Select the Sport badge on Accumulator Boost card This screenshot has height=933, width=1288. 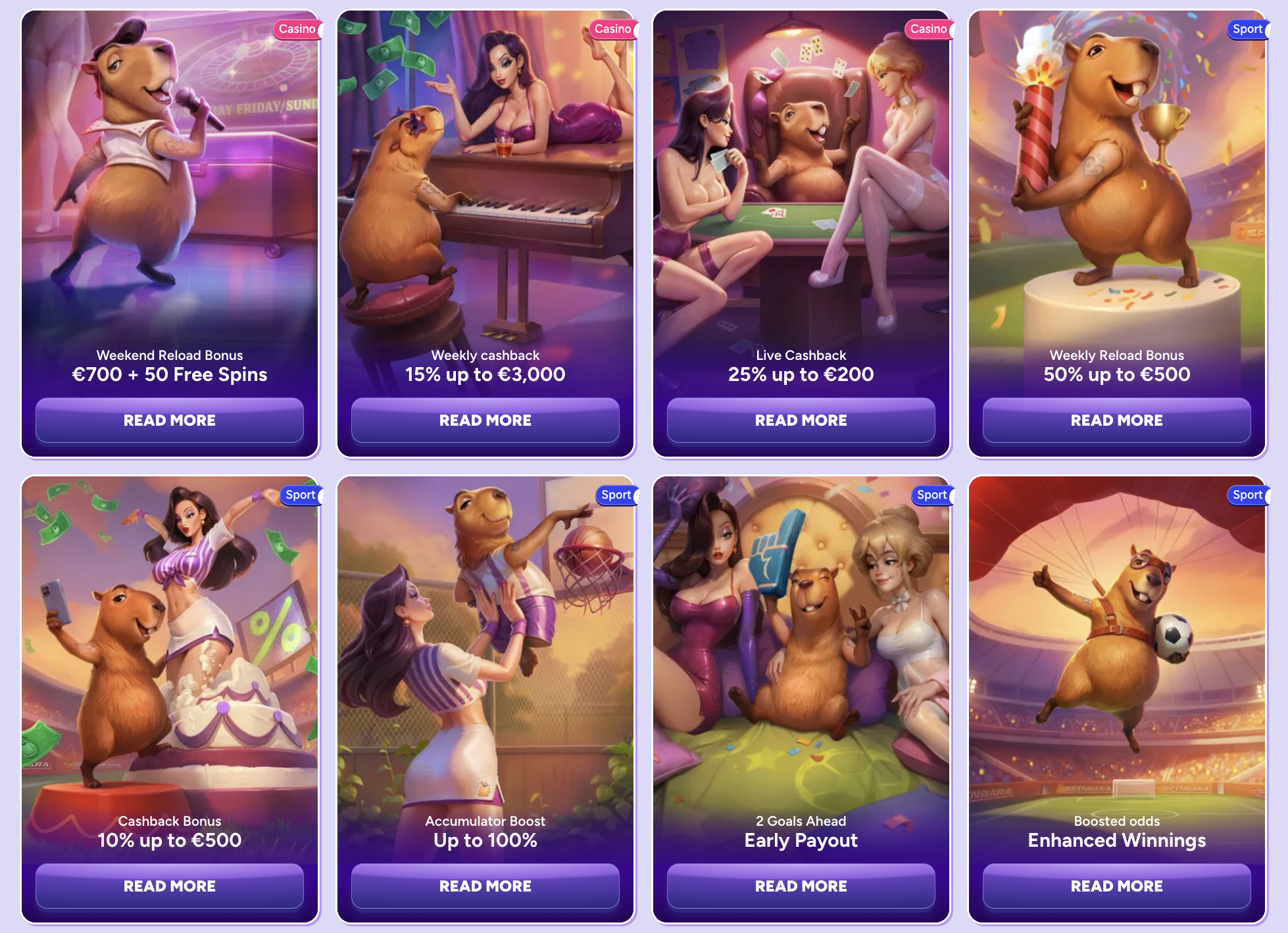(x=615, y=495)
